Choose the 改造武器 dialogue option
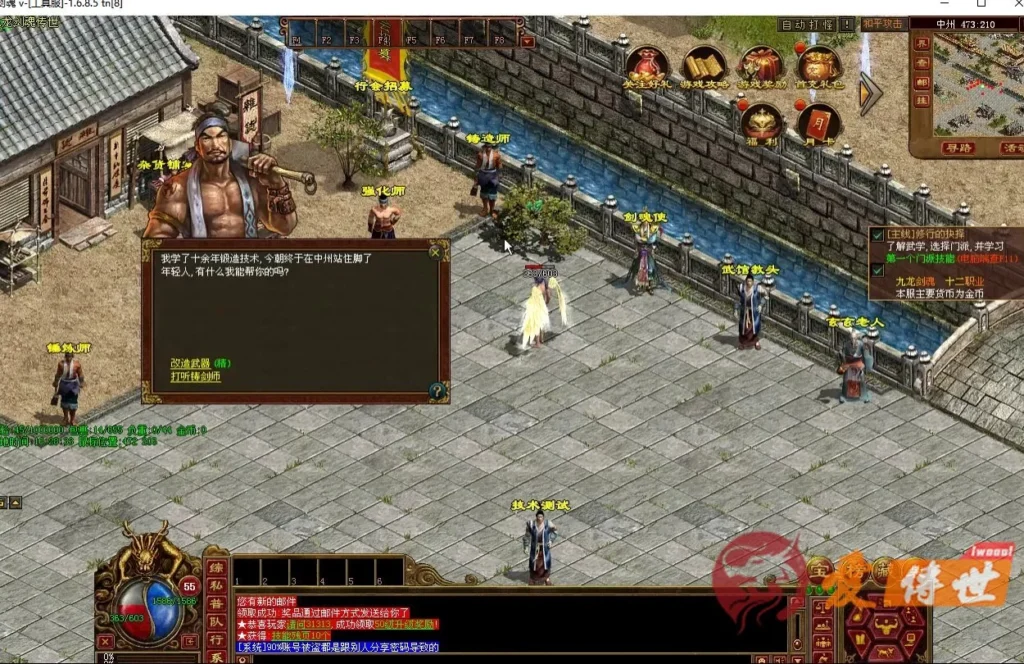Image resolution: width=1024 pixels, height=664 pixels. [x=201, y=362]
